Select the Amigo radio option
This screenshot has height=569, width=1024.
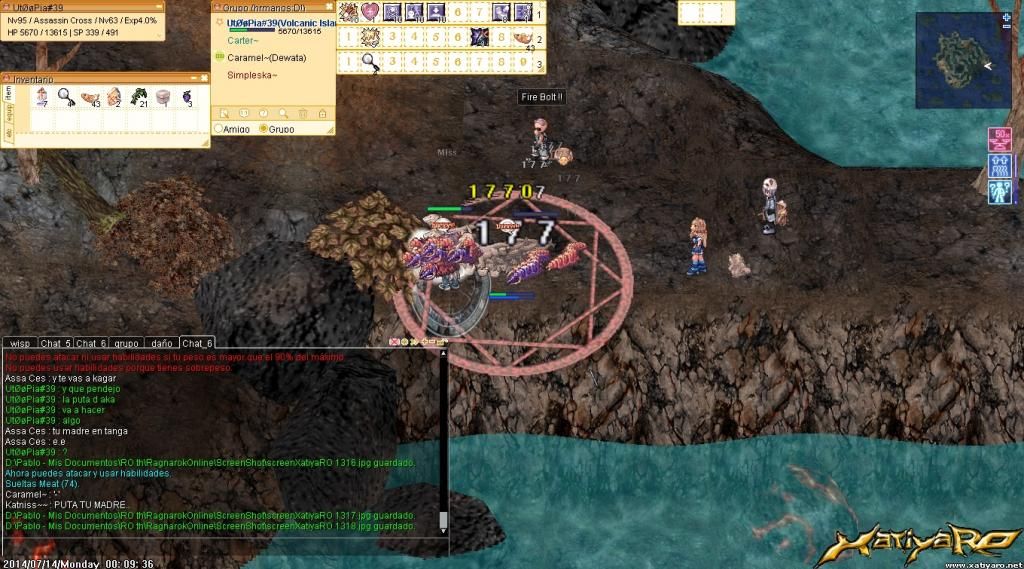(x=220, y=129)
